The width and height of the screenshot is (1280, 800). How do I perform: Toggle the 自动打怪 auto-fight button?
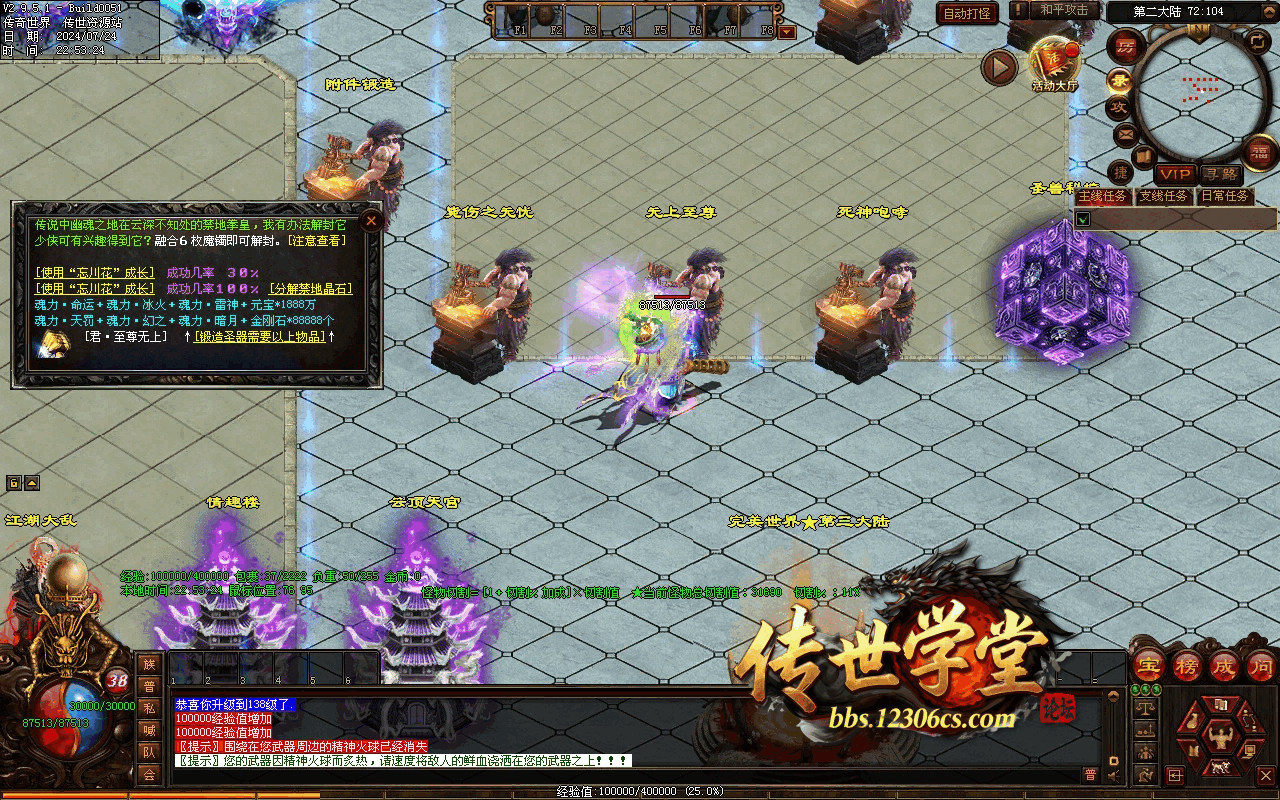[968, 13]
